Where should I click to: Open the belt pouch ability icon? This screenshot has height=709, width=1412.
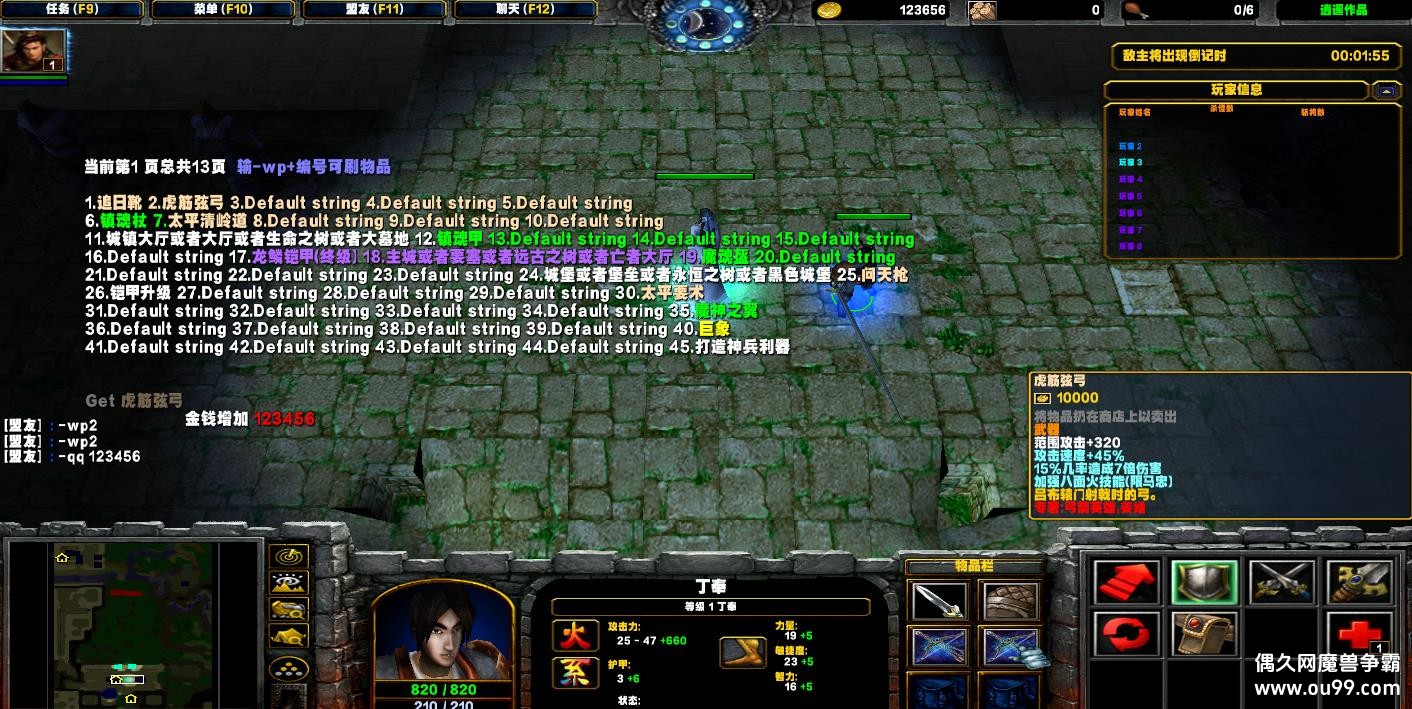click(x=1205, y=634)
